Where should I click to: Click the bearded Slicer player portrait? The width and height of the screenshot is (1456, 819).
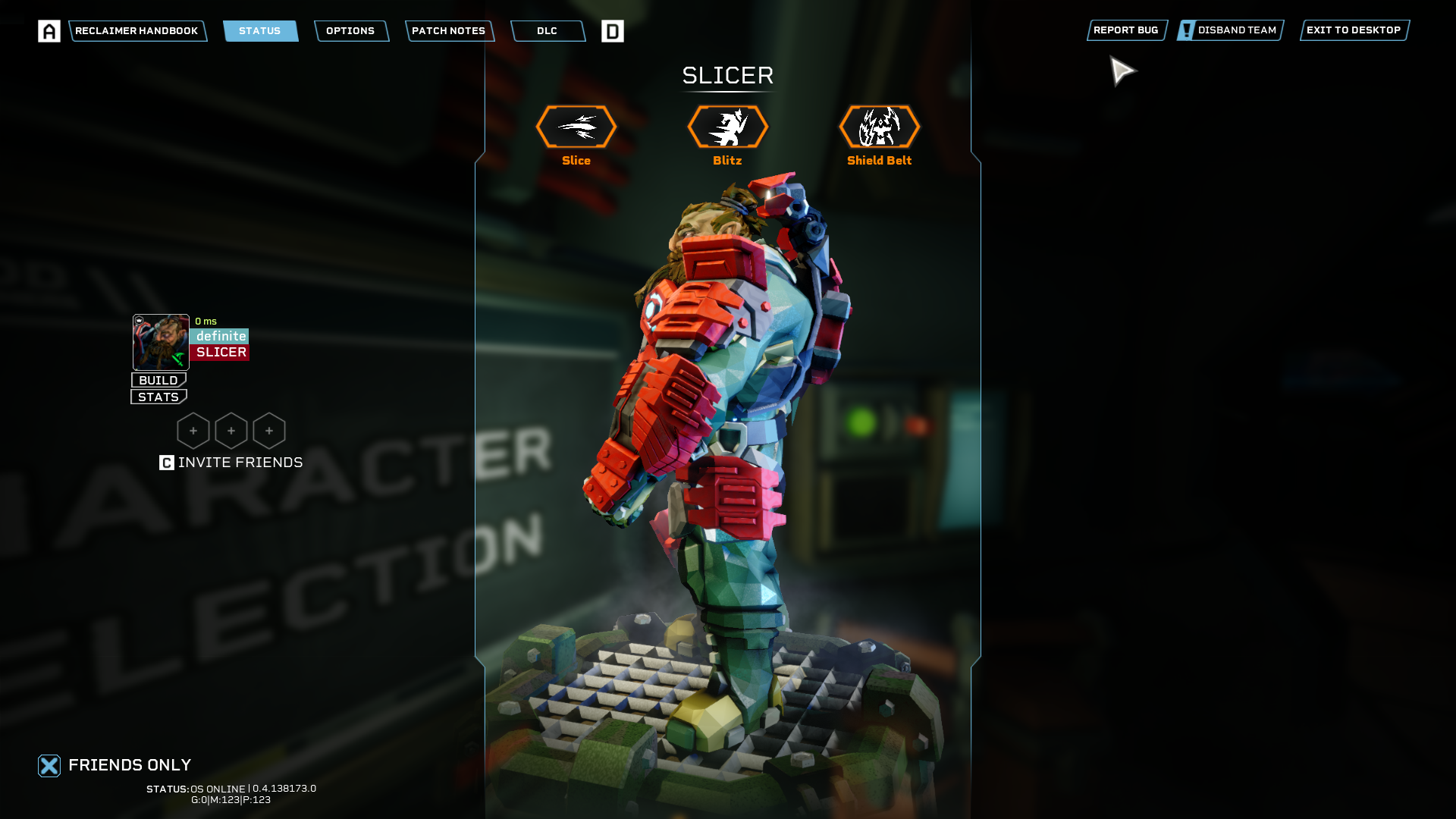tap(161, 342)
